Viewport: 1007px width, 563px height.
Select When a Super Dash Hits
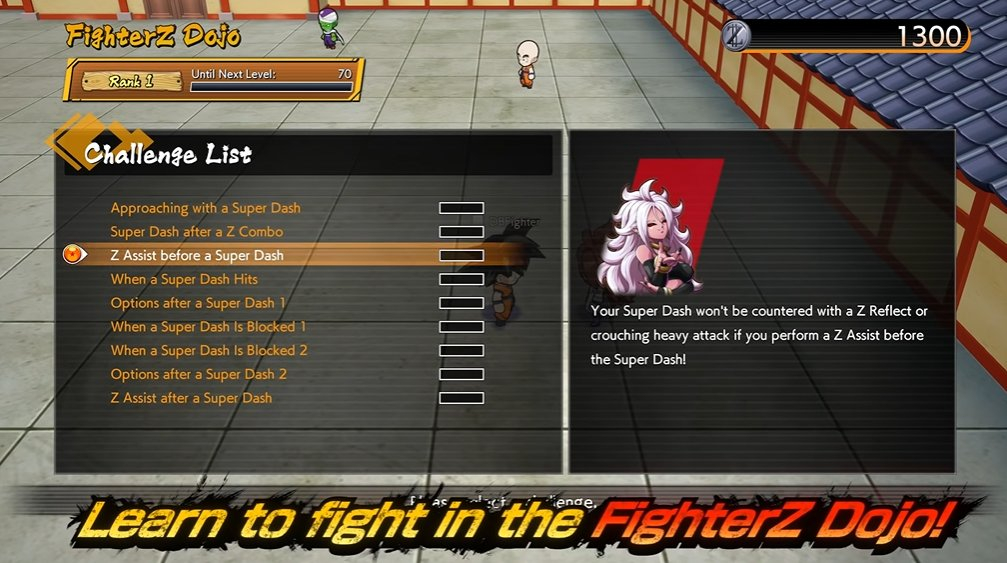coord(184,279)
